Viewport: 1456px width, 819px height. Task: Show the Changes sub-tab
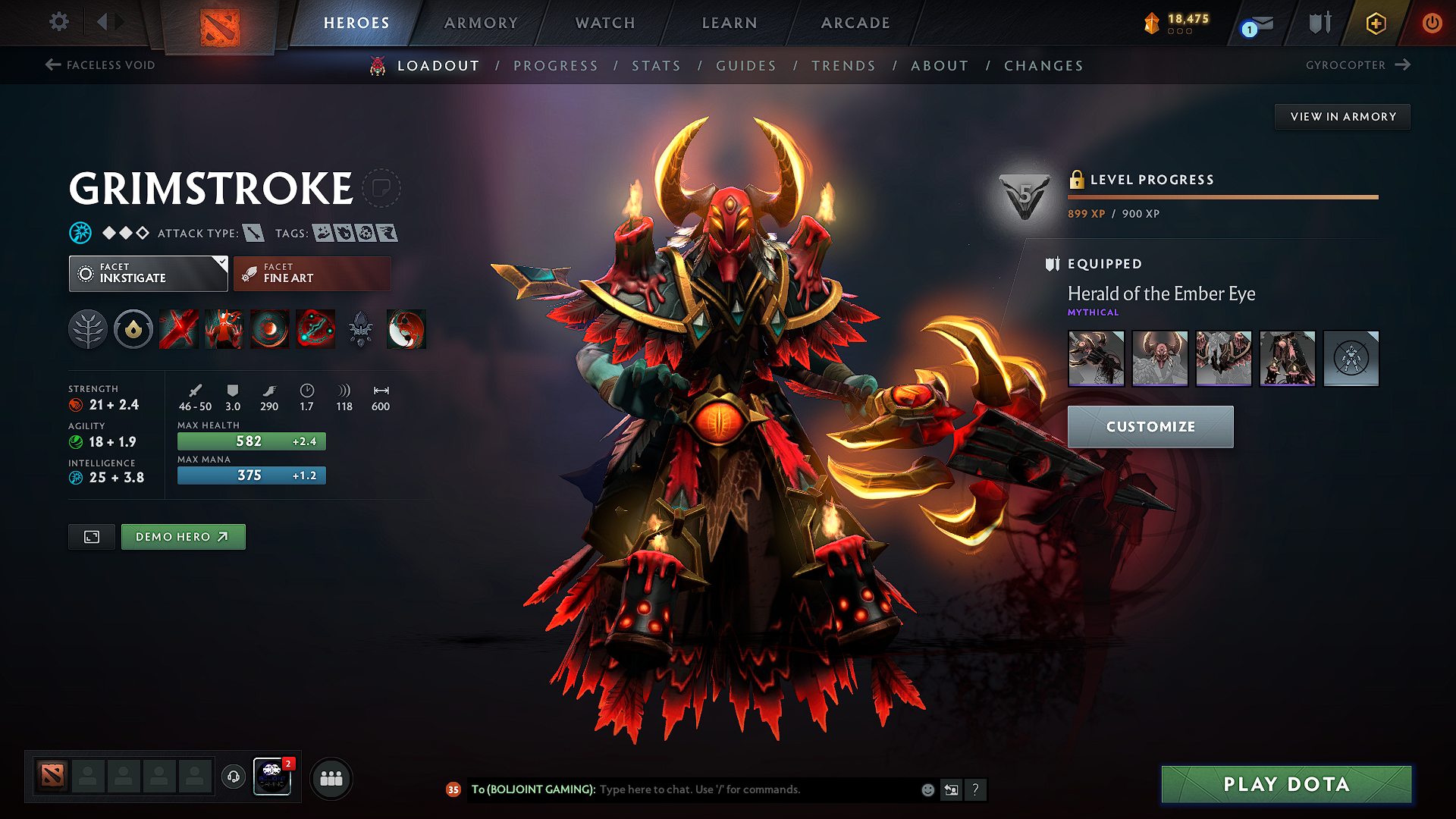click(1043, 66)
